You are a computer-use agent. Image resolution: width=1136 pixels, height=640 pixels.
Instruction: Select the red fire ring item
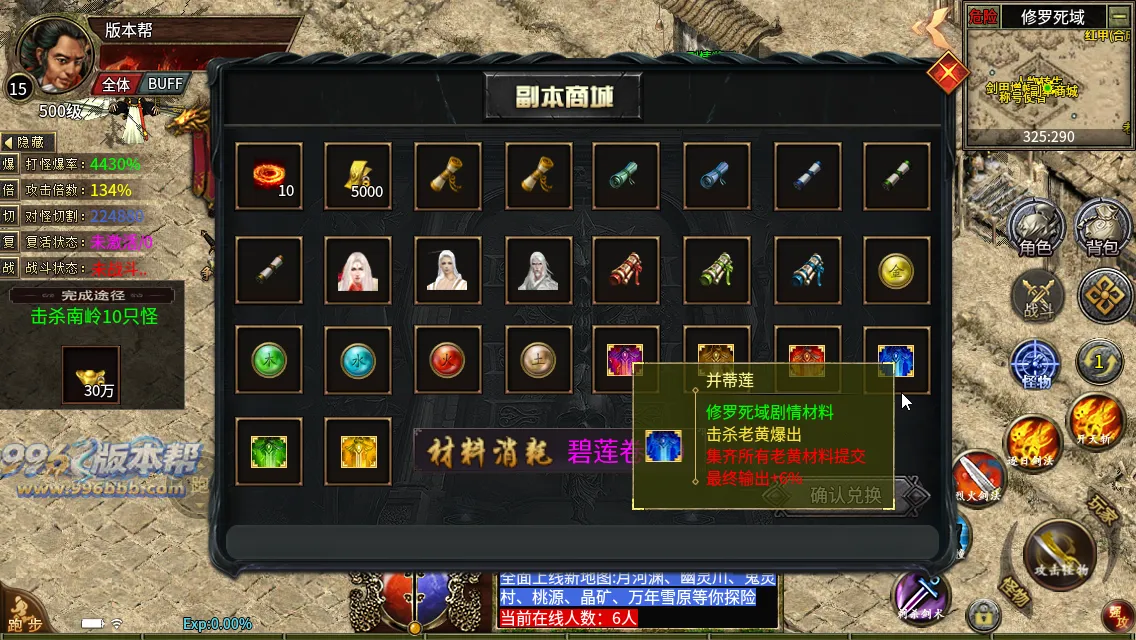pyautogui.click(x=268, y=176)
